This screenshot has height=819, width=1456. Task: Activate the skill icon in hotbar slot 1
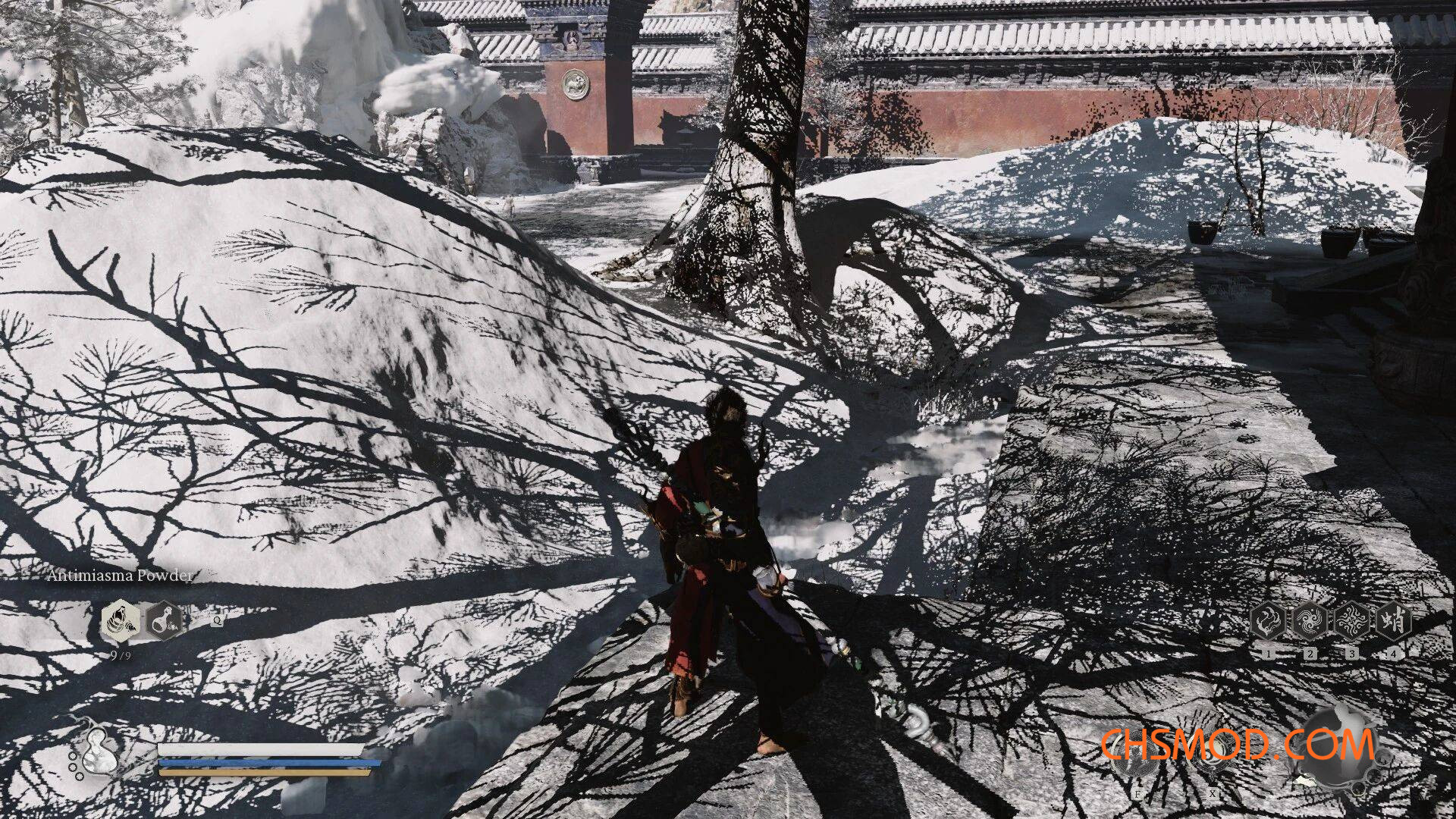1269,621
